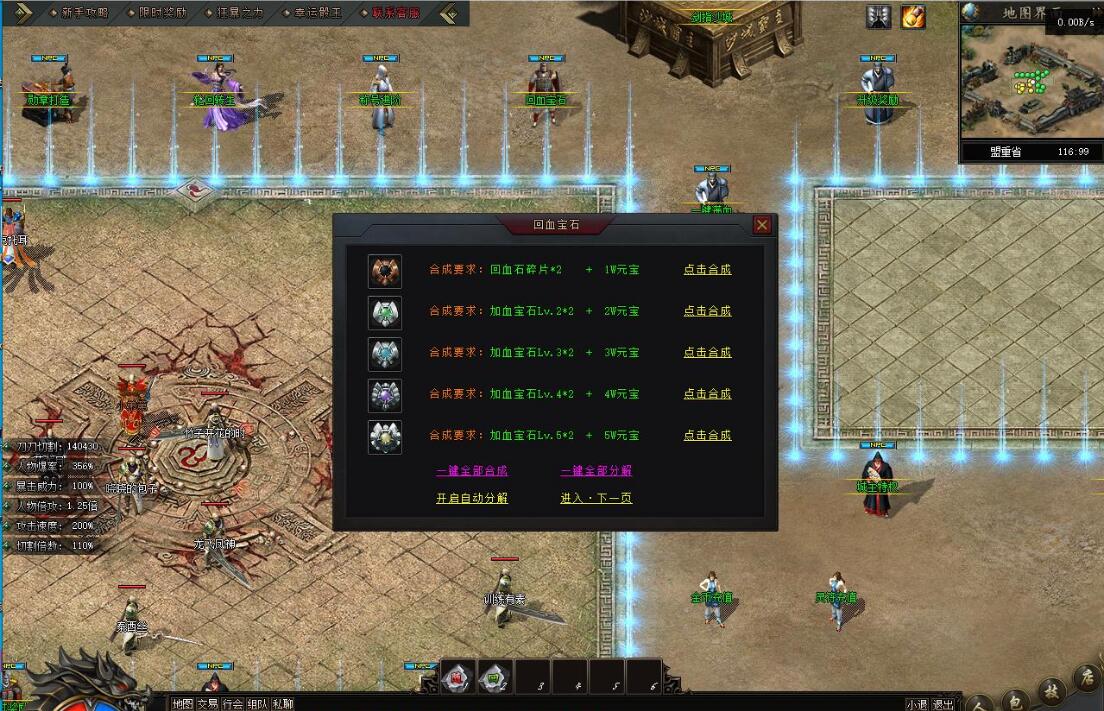
Task: Open the 限时奖励 timed rewards menu
Action: point(160,13)
